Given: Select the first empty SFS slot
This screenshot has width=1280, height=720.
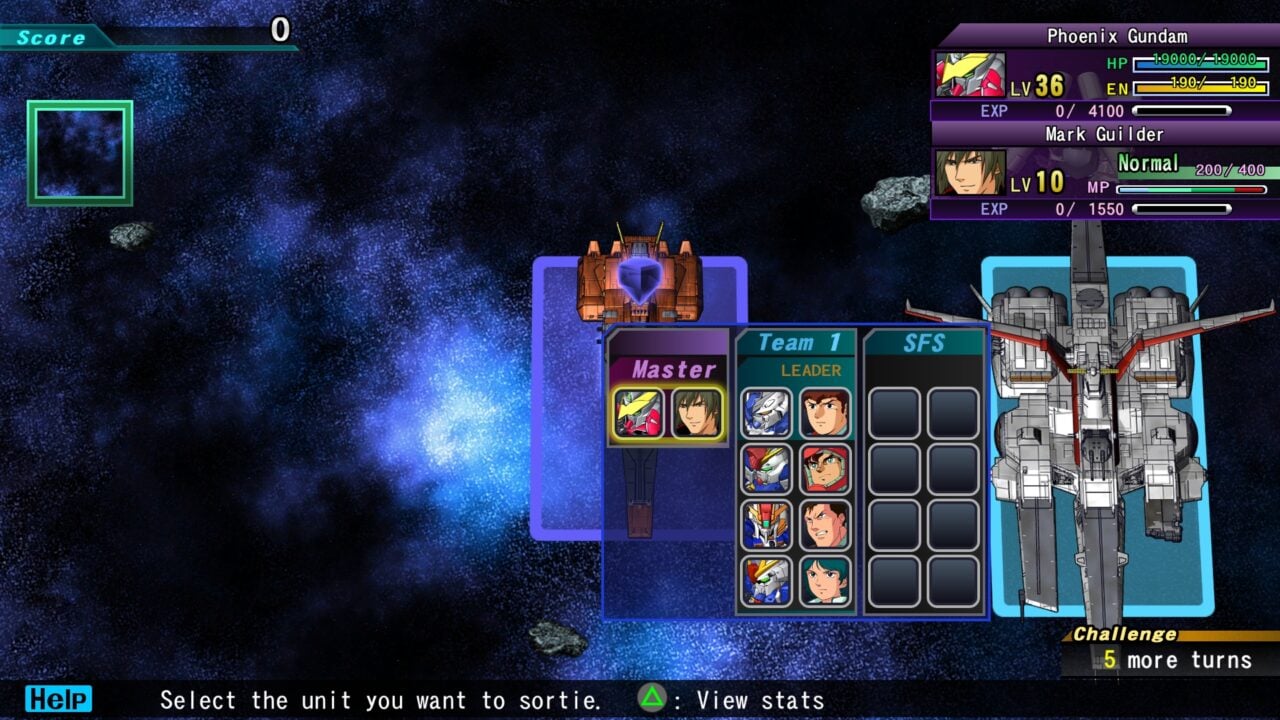Looking at the screenshot, I should point(893,413).
